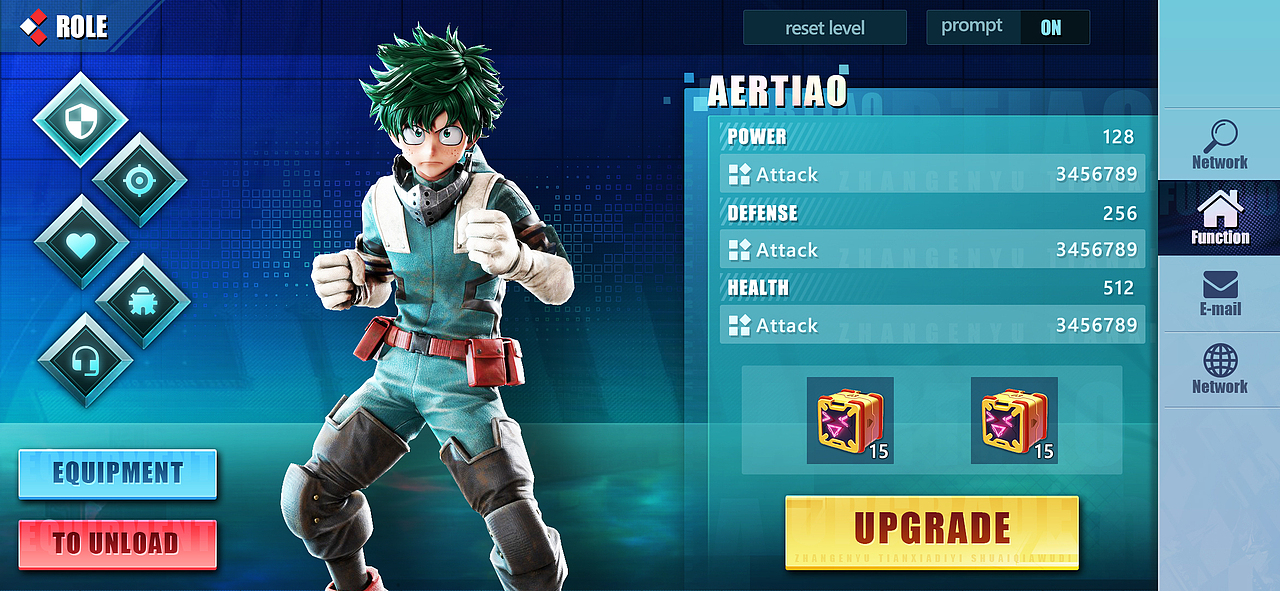Open the E-mail sidebar tab

[x=1219, y=293]
